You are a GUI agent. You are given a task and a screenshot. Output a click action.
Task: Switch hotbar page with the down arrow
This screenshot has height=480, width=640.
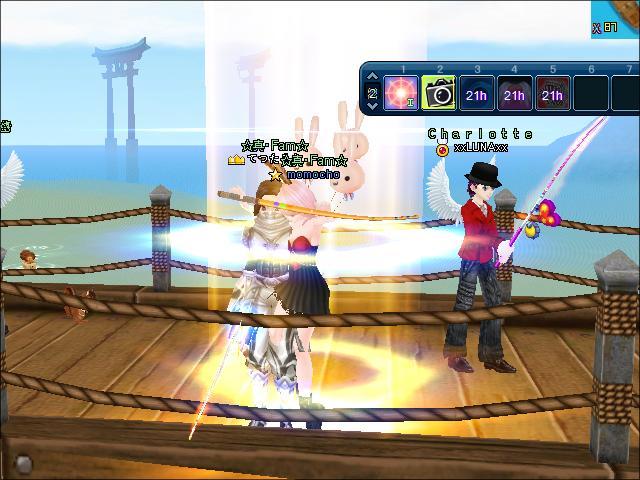(x=373, y=106)
